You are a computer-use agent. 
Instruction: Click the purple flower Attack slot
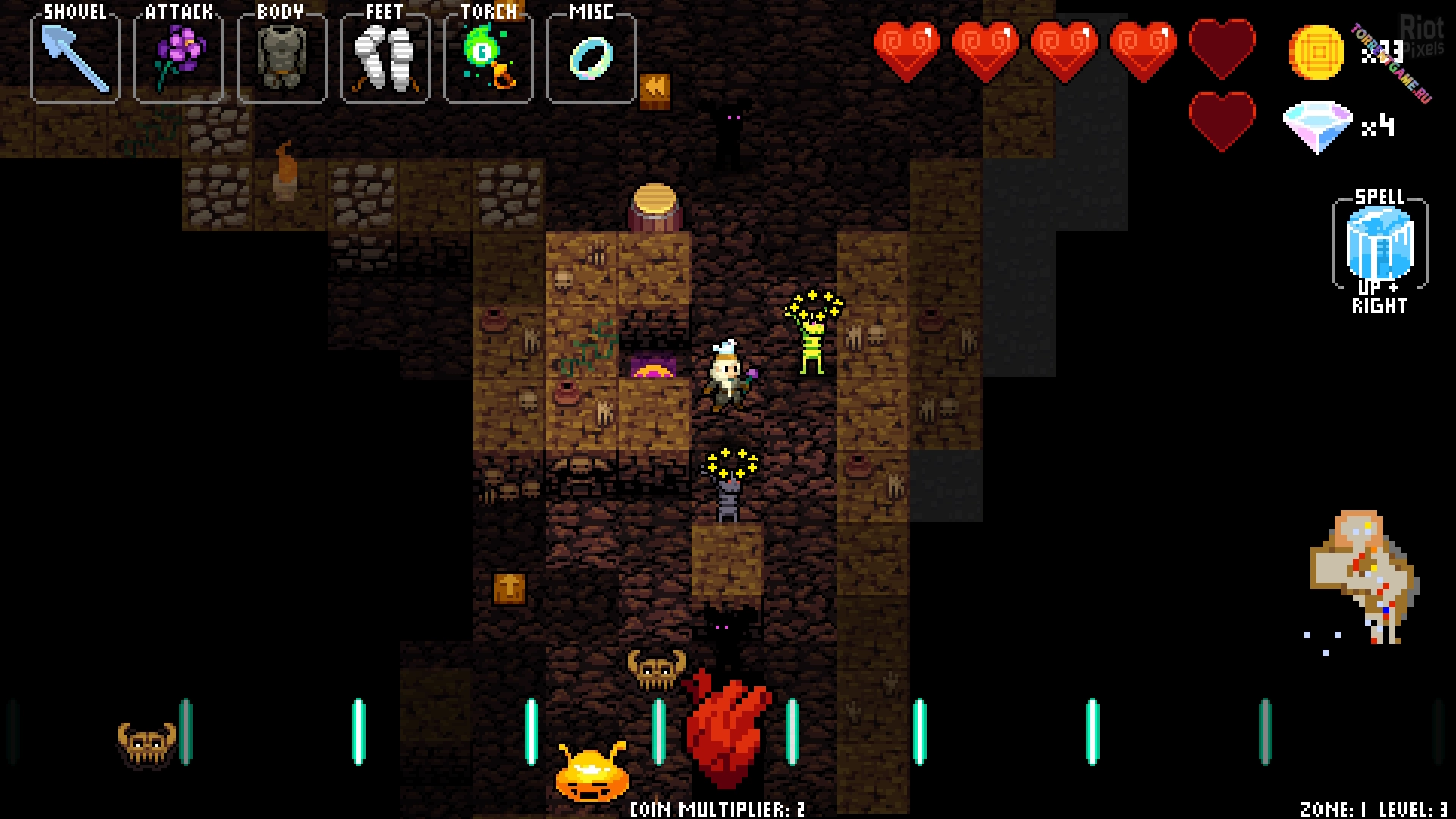coord(179,58)
